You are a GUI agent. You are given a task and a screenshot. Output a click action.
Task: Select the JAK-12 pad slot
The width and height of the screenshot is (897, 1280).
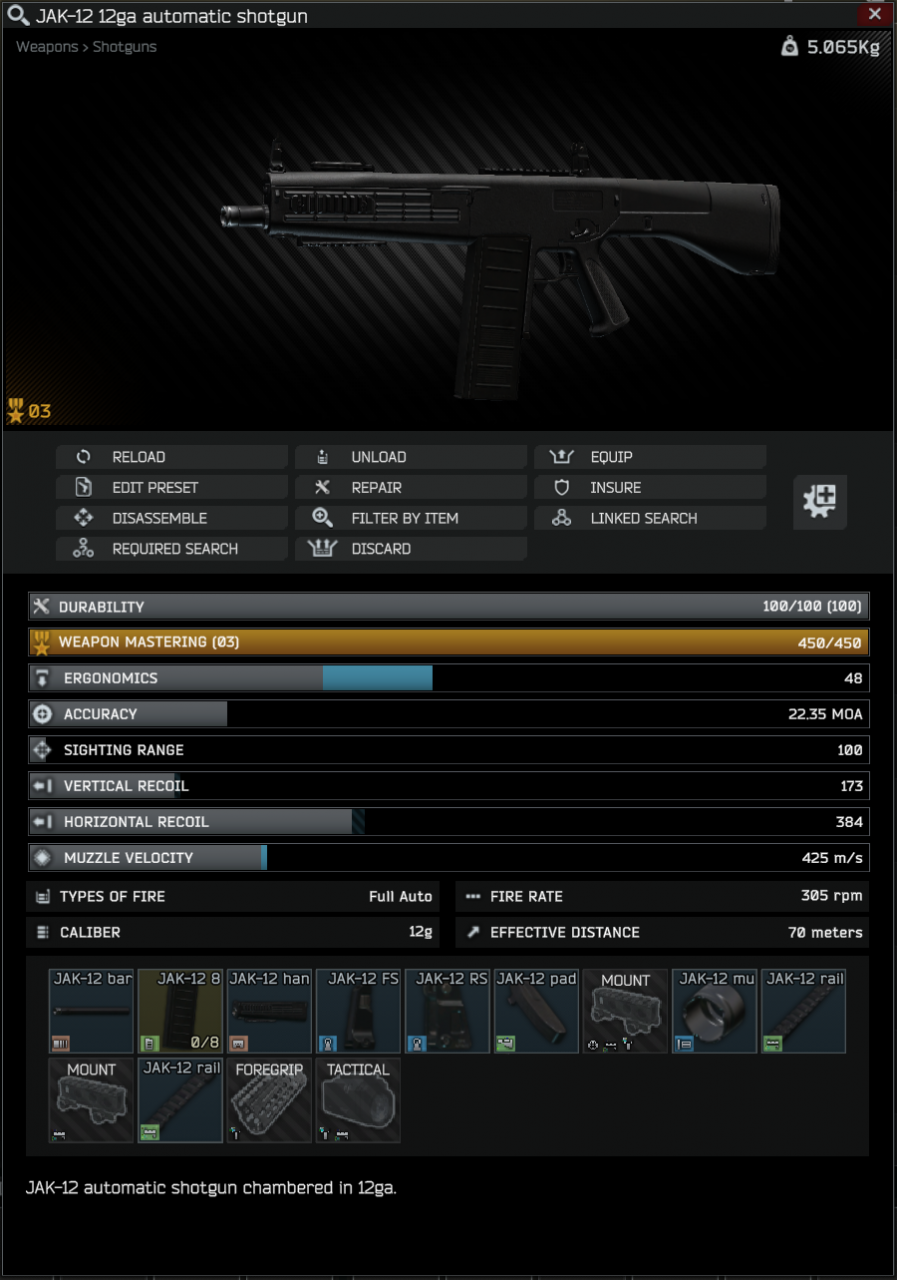coord(537,1011)
